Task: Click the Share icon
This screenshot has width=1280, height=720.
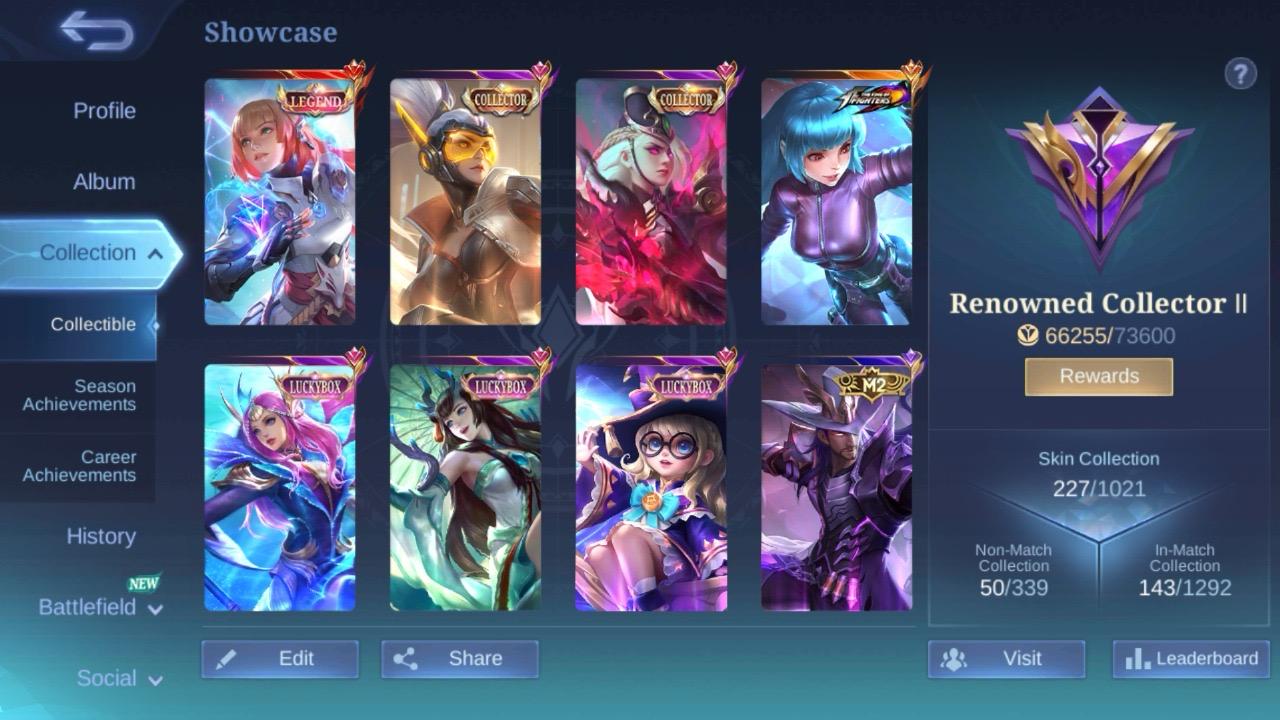Action: [410, 658]
